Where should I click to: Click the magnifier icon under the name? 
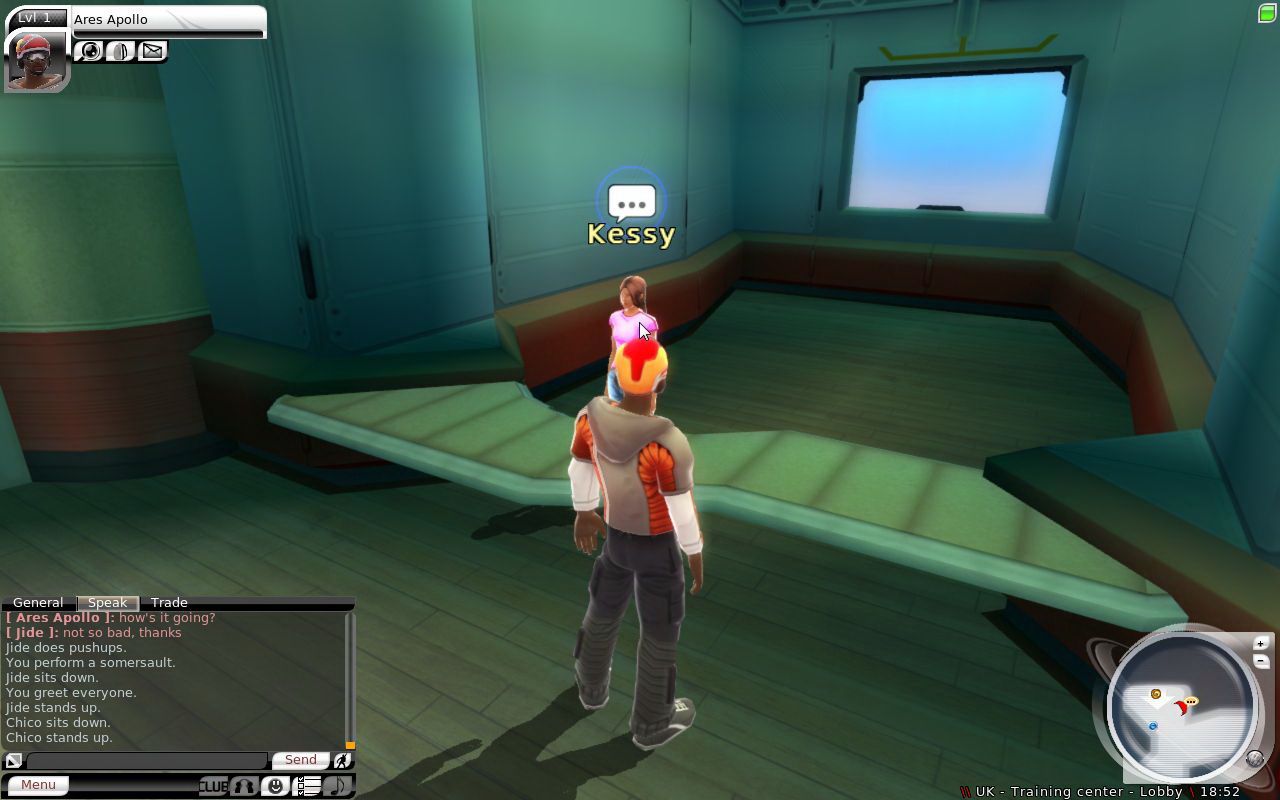[90, 51]
